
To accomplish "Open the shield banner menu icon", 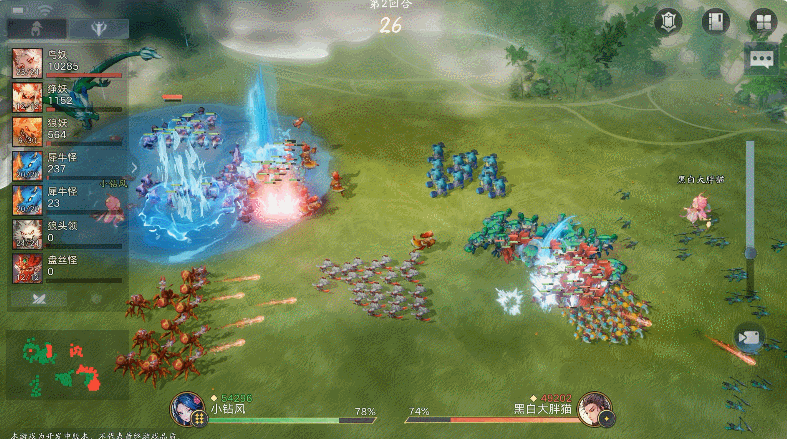I will pyautogui.click(x=668, y=22).
